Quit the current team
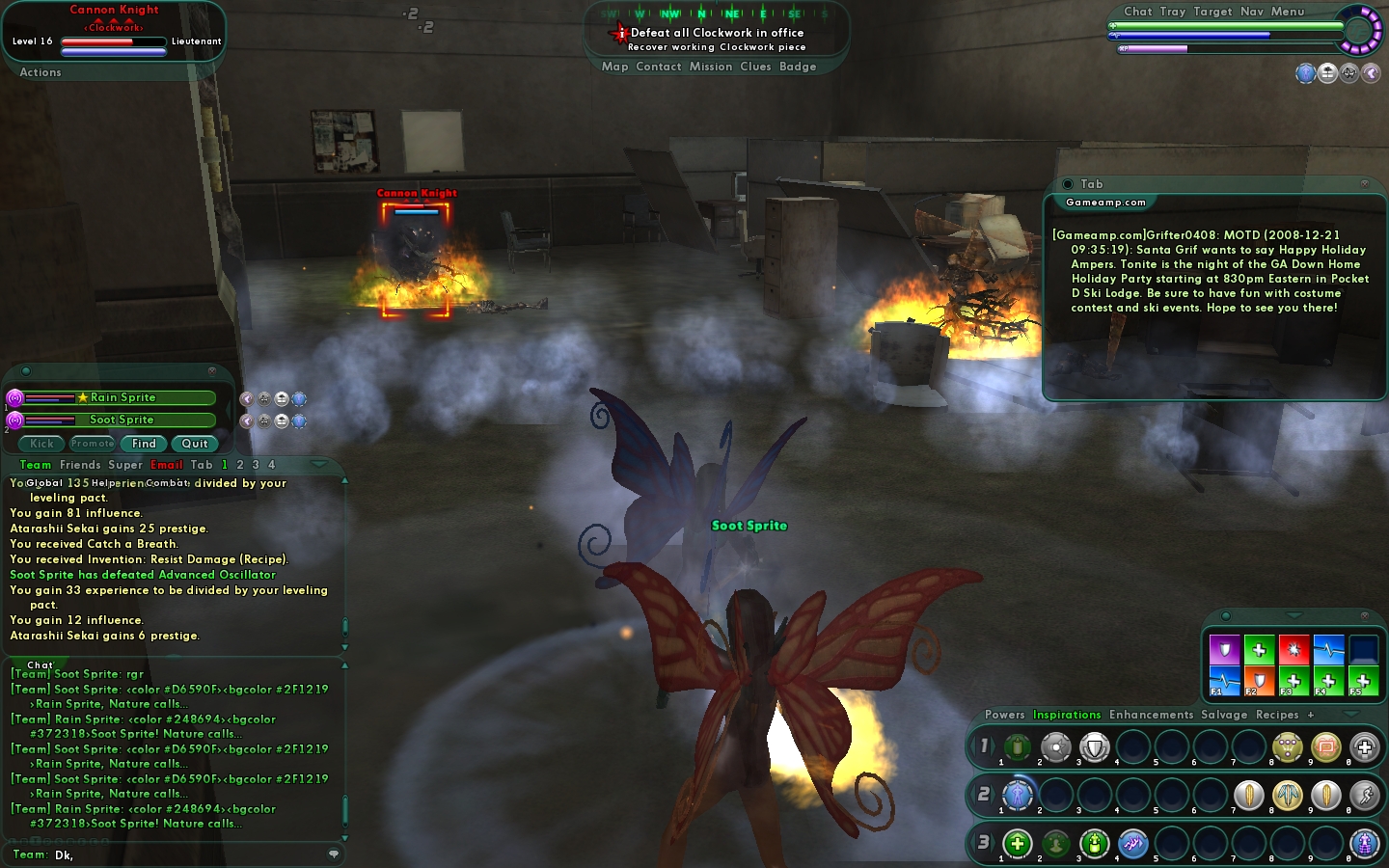 (x=195, y=444)
